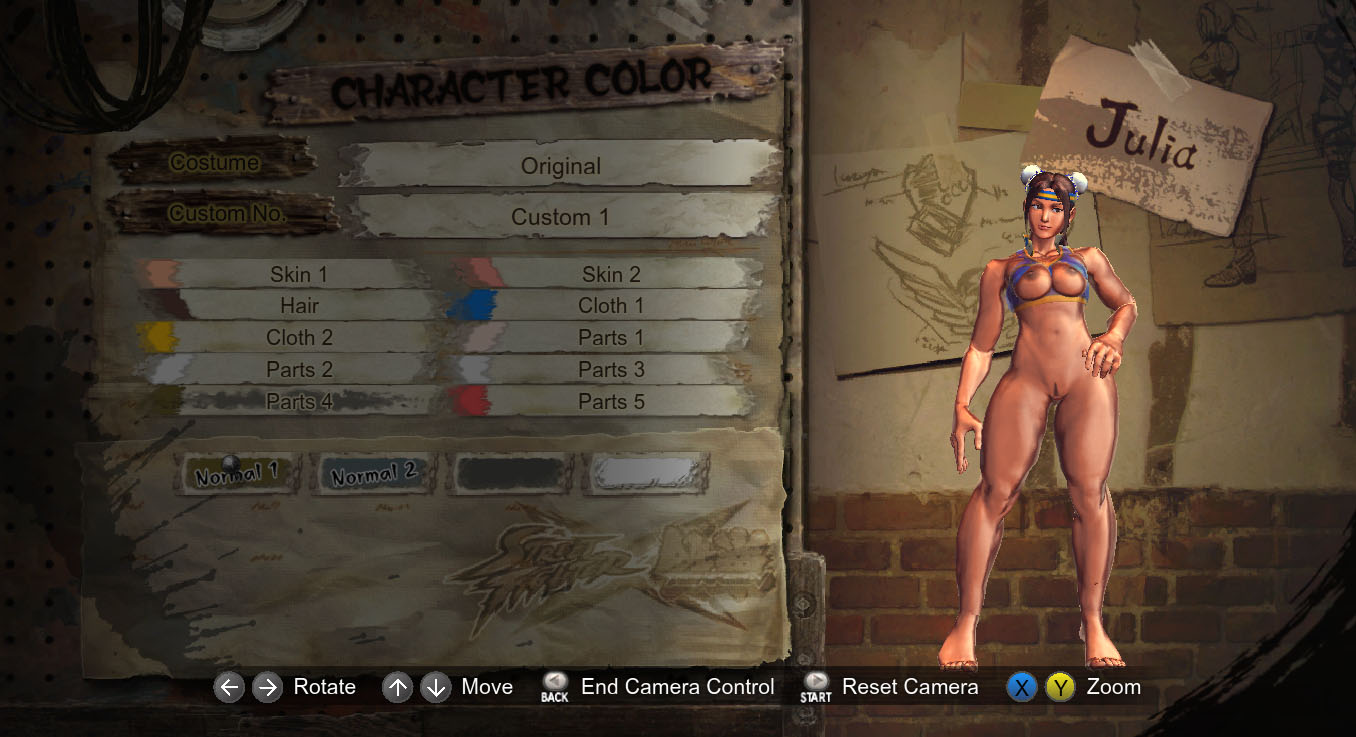Choose the Parts 3 color entry
This screenshot has width=1356, height=737.
pyautogui.click(x=610, y=370)
